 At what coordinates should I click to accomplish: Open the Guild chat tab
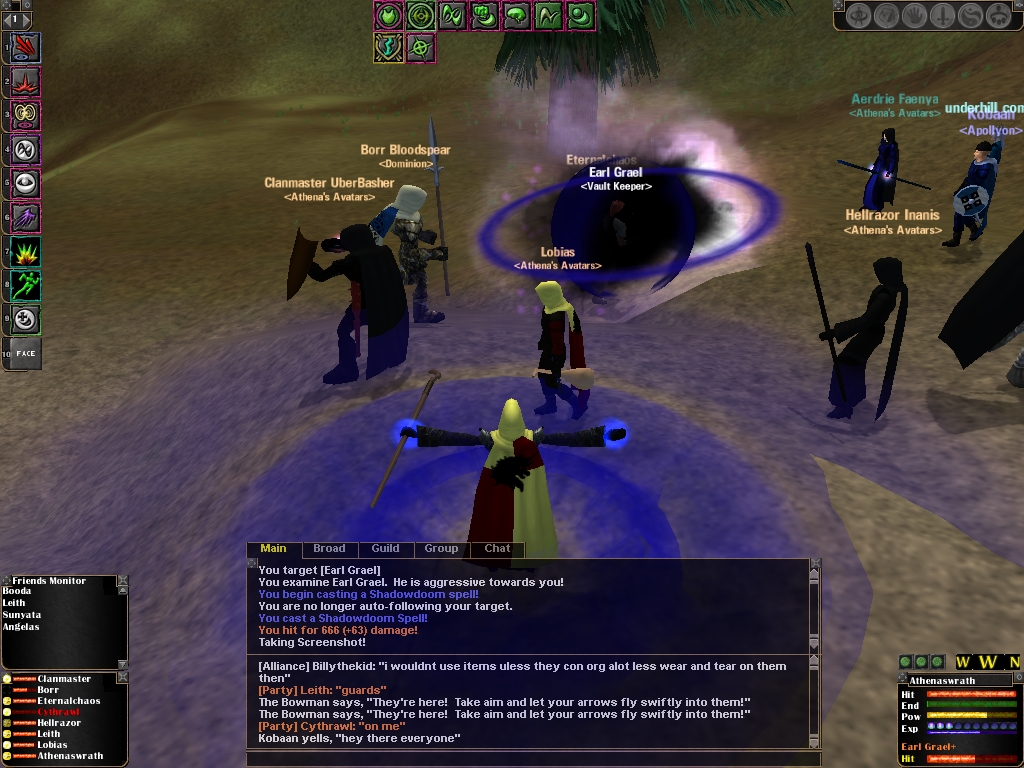pyautogui.click(x=385, y=548)
